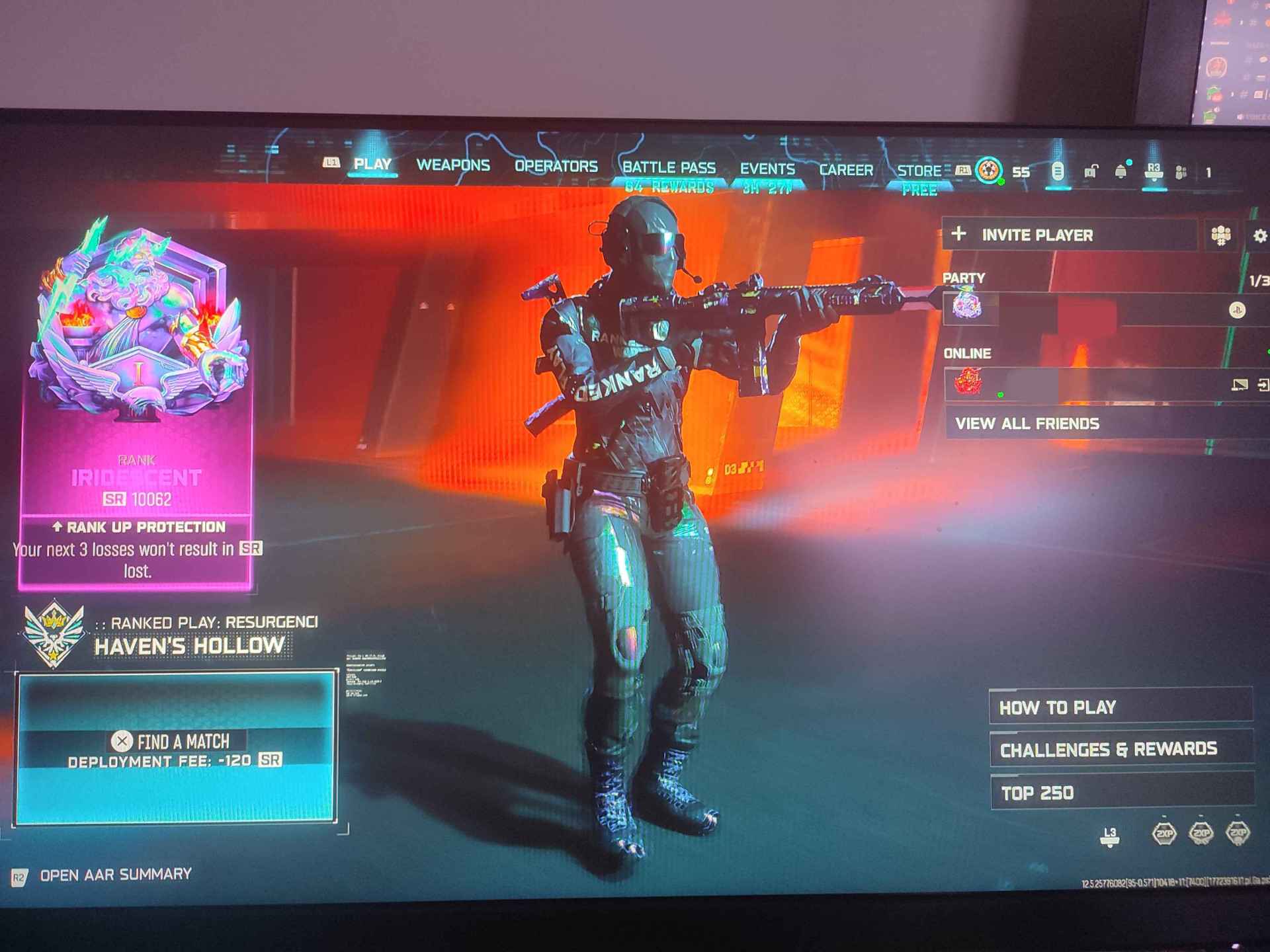
Task: Switch to the Weapons tab
Action: point(452,167)
